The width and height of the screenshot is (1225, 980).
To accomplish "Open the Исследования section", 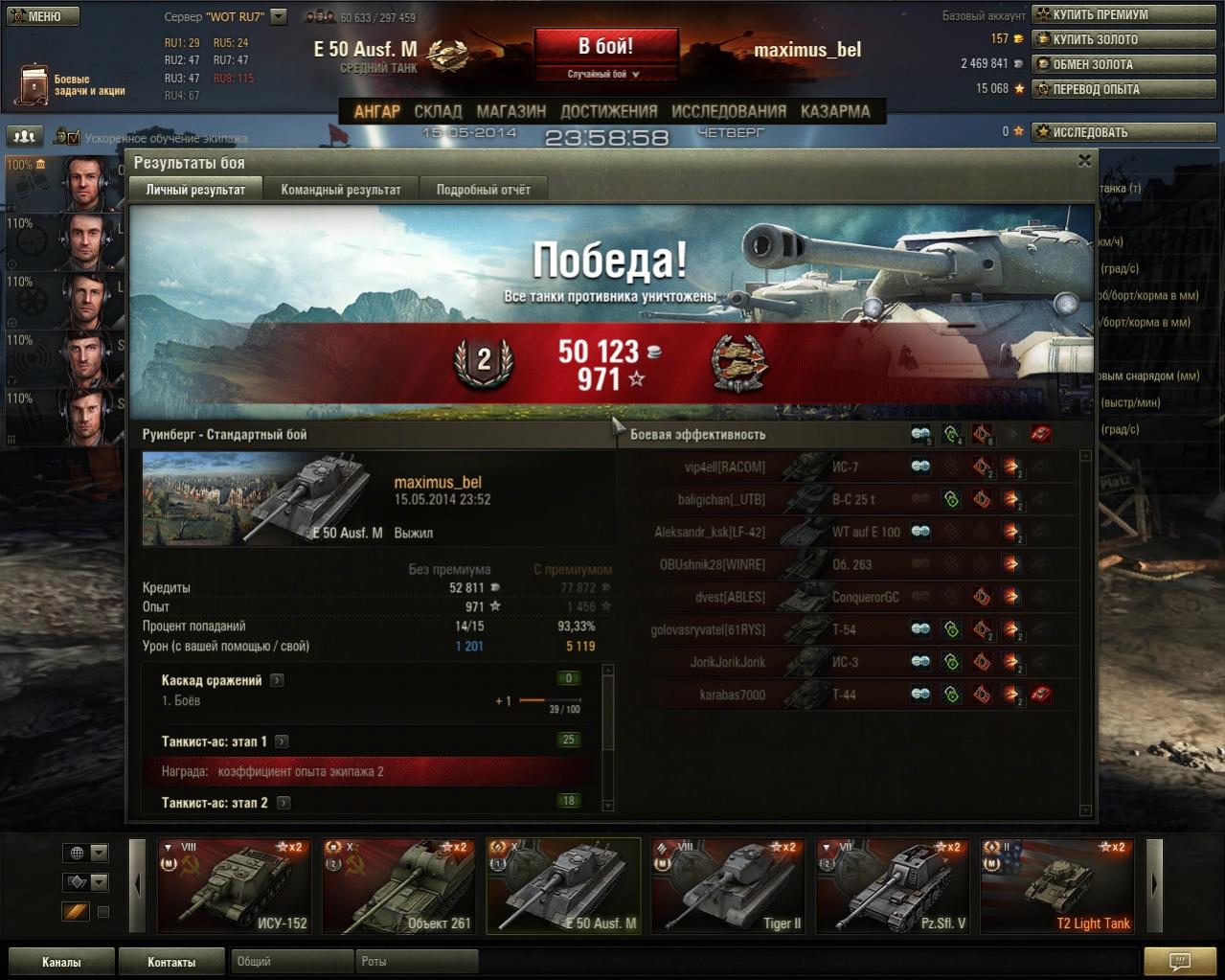I will point(728,111).
